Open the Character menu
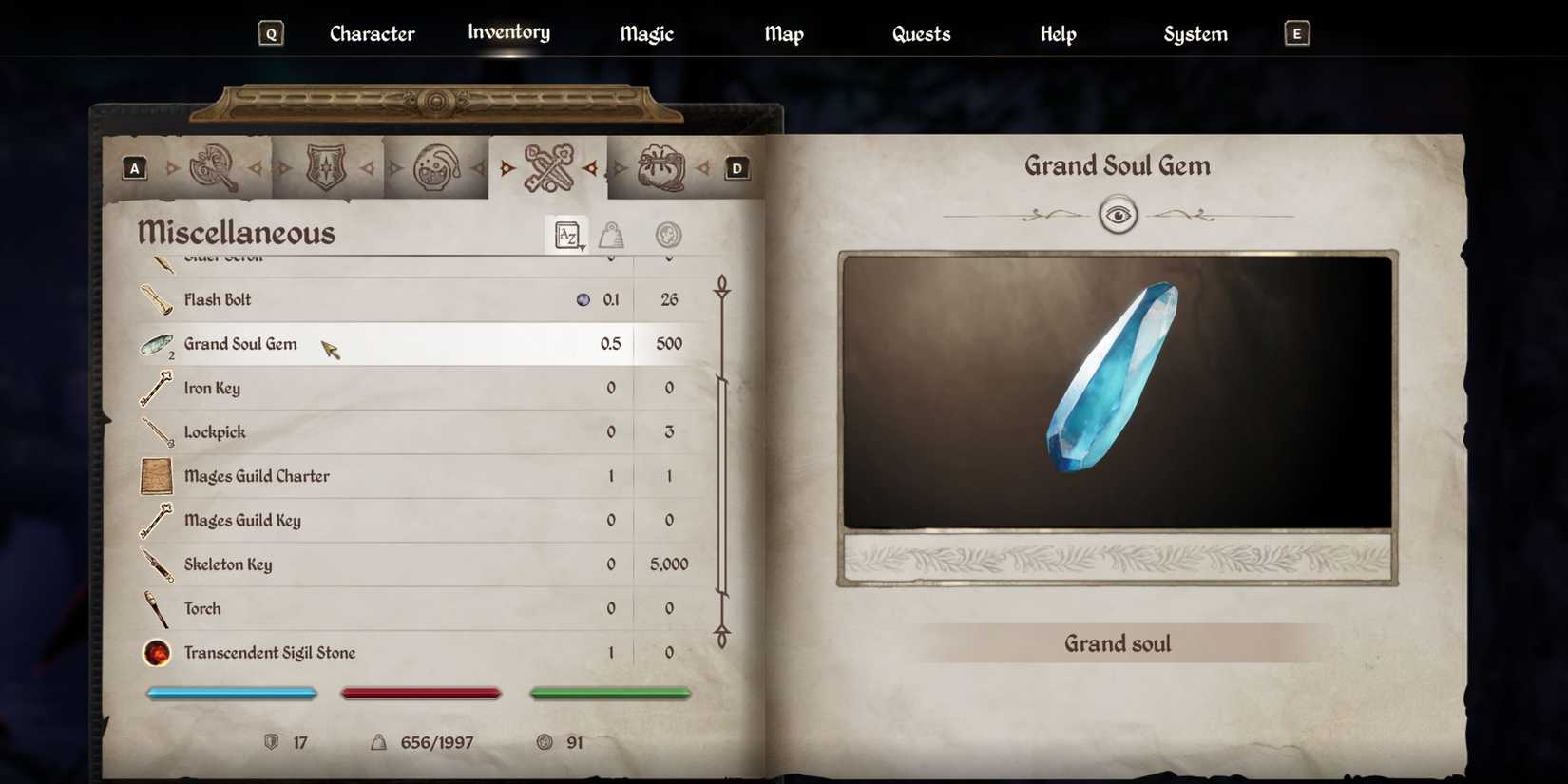The width and height of the screenshot is (1568, 784). (372, 33)
